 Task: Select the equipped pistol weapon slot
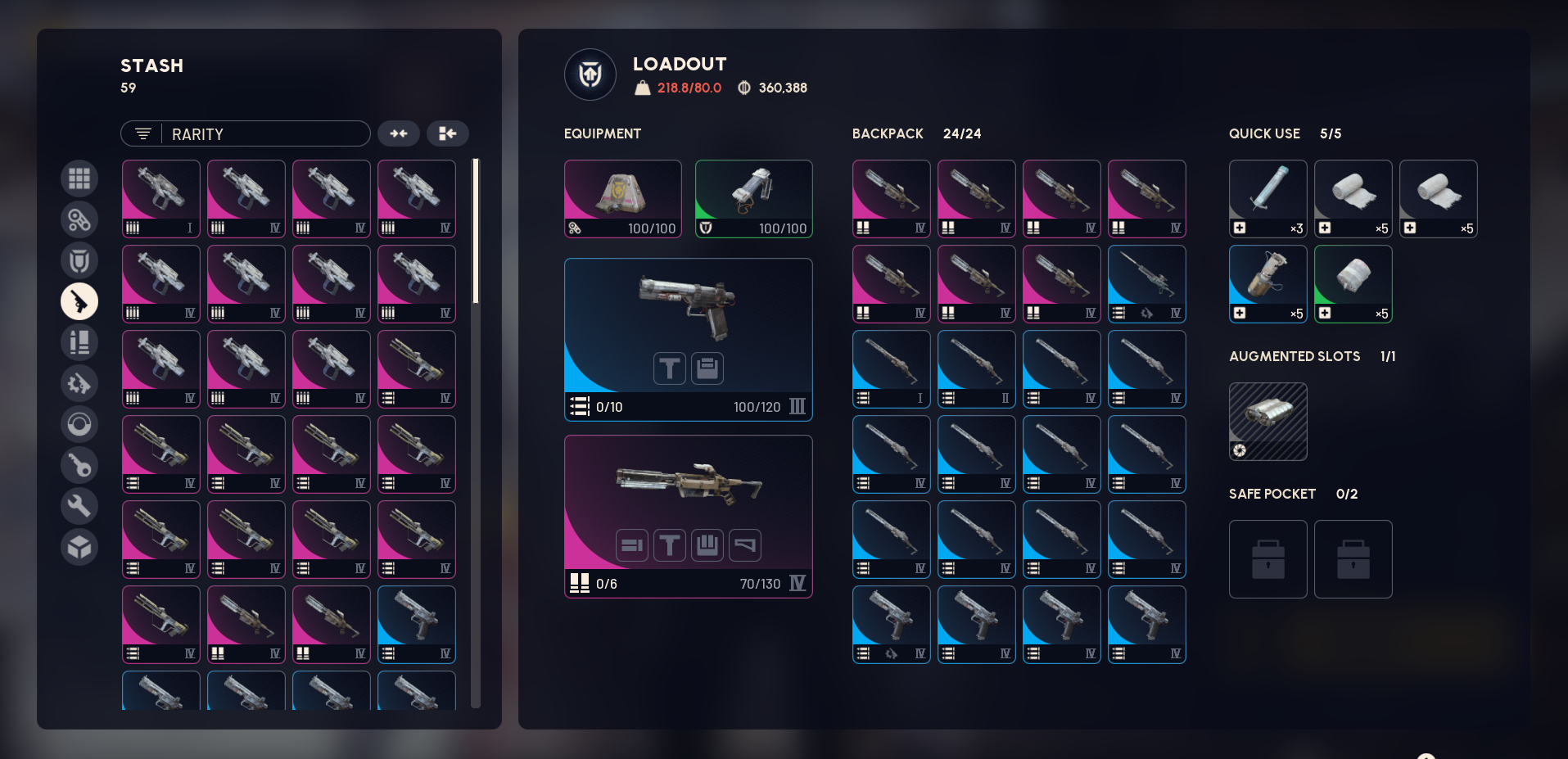[688, 339]
